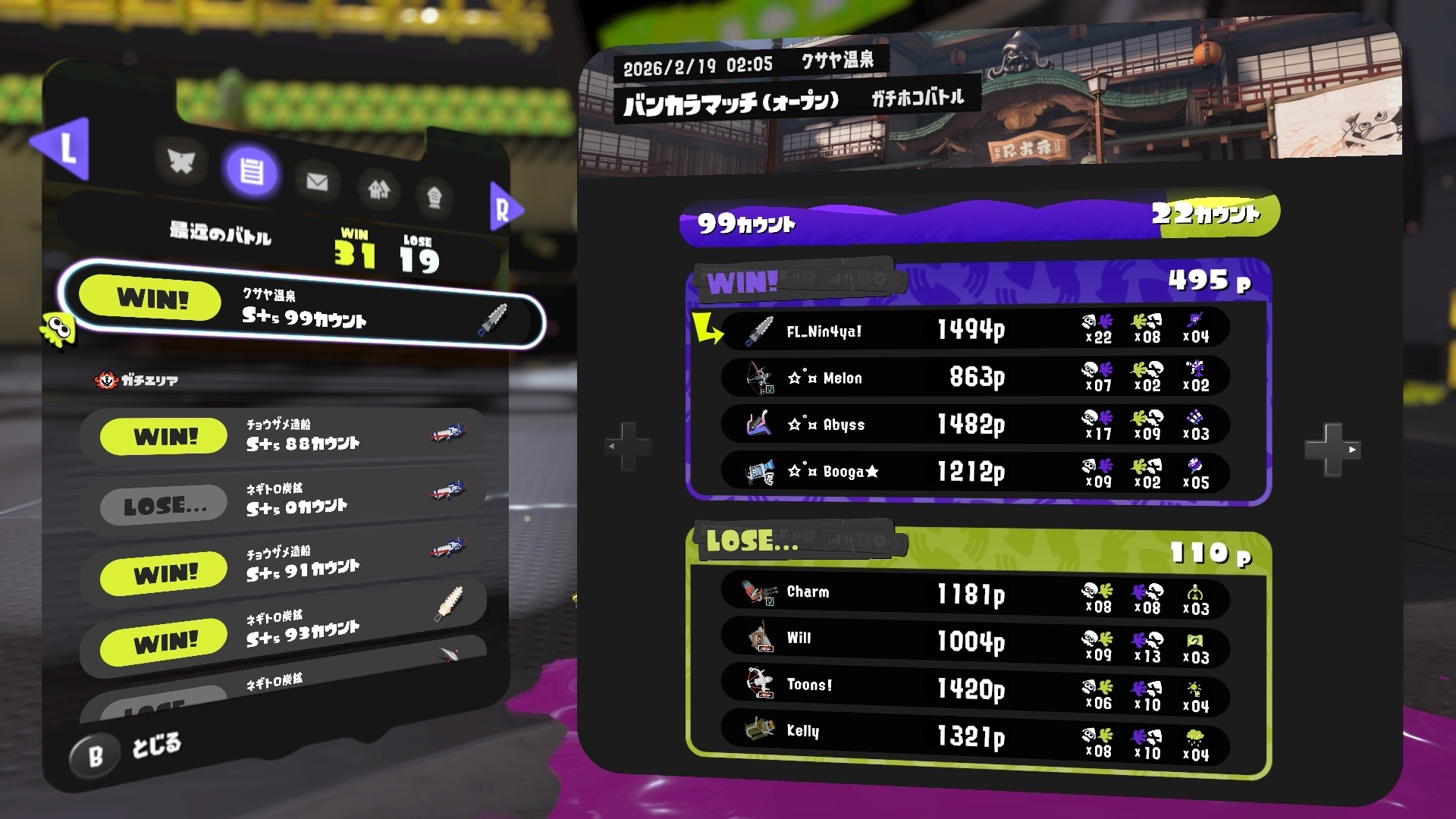Select Melon's scoreboard row

[x=974, y=377]
